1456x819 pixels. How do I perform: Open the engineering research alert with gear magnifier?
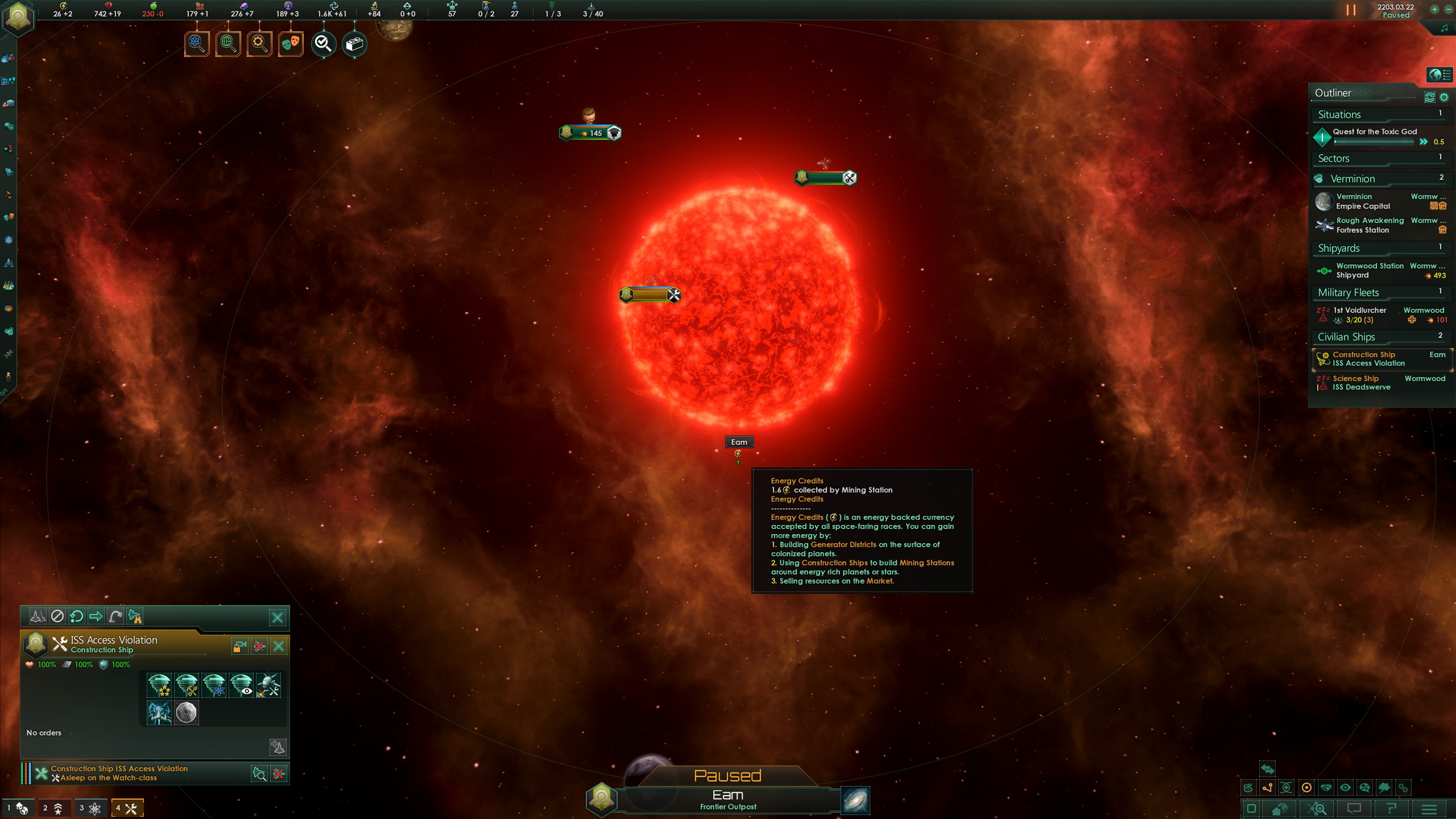coord(259,44)
